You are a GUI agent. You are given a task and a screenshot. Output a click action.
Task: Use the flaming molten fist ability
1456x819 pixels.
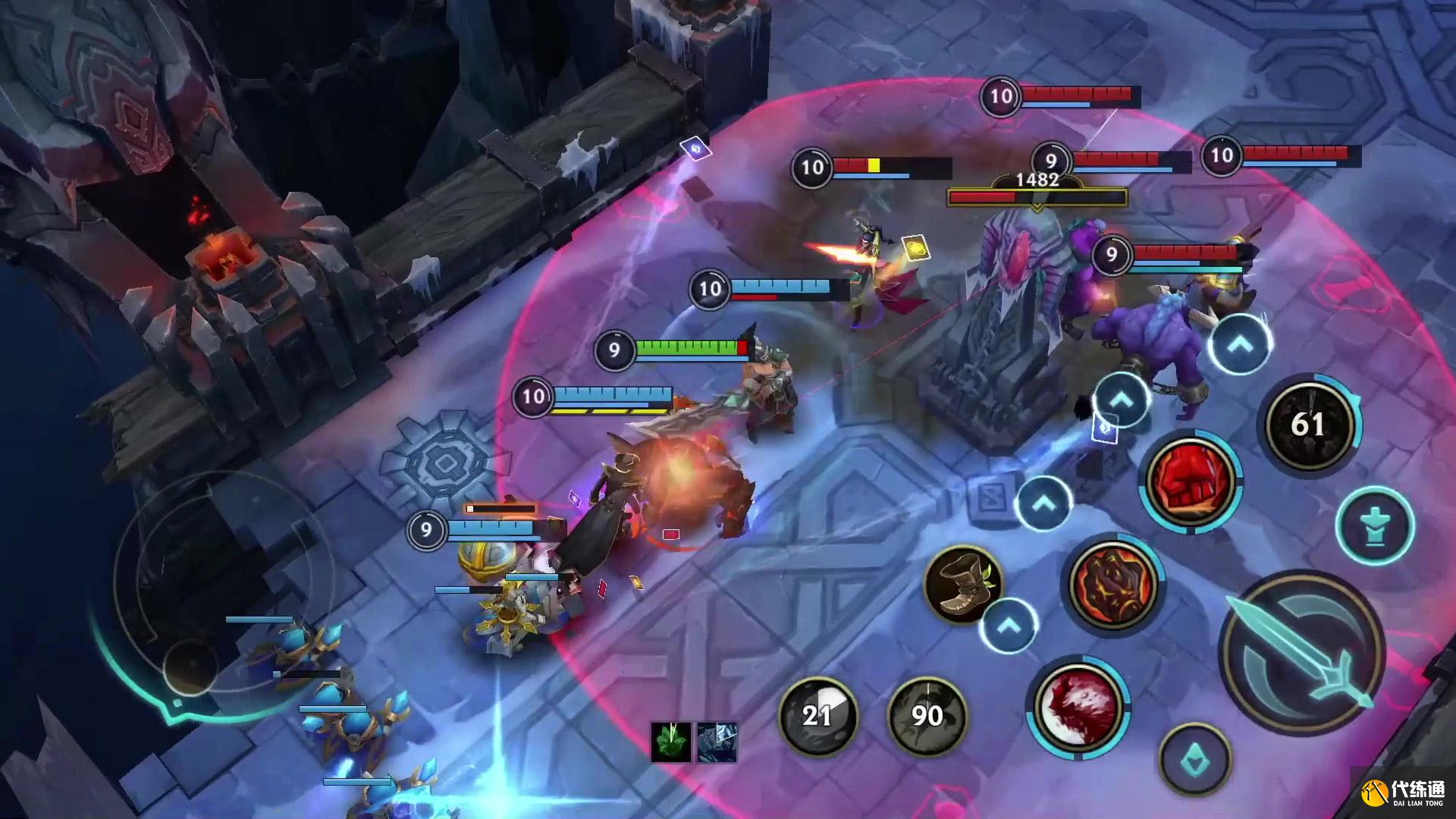[x=1112, y=583]
